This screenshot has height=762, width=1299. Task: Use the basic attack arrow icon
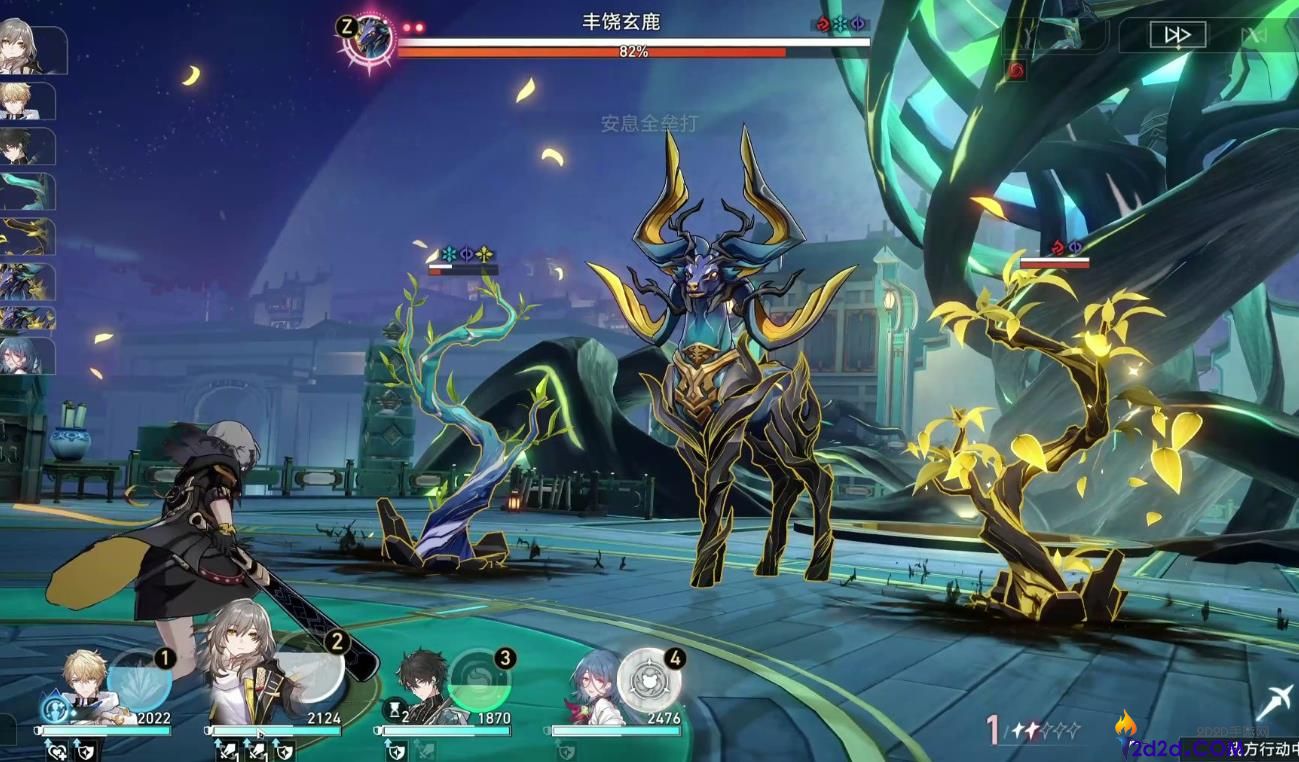click(1274, 703)
